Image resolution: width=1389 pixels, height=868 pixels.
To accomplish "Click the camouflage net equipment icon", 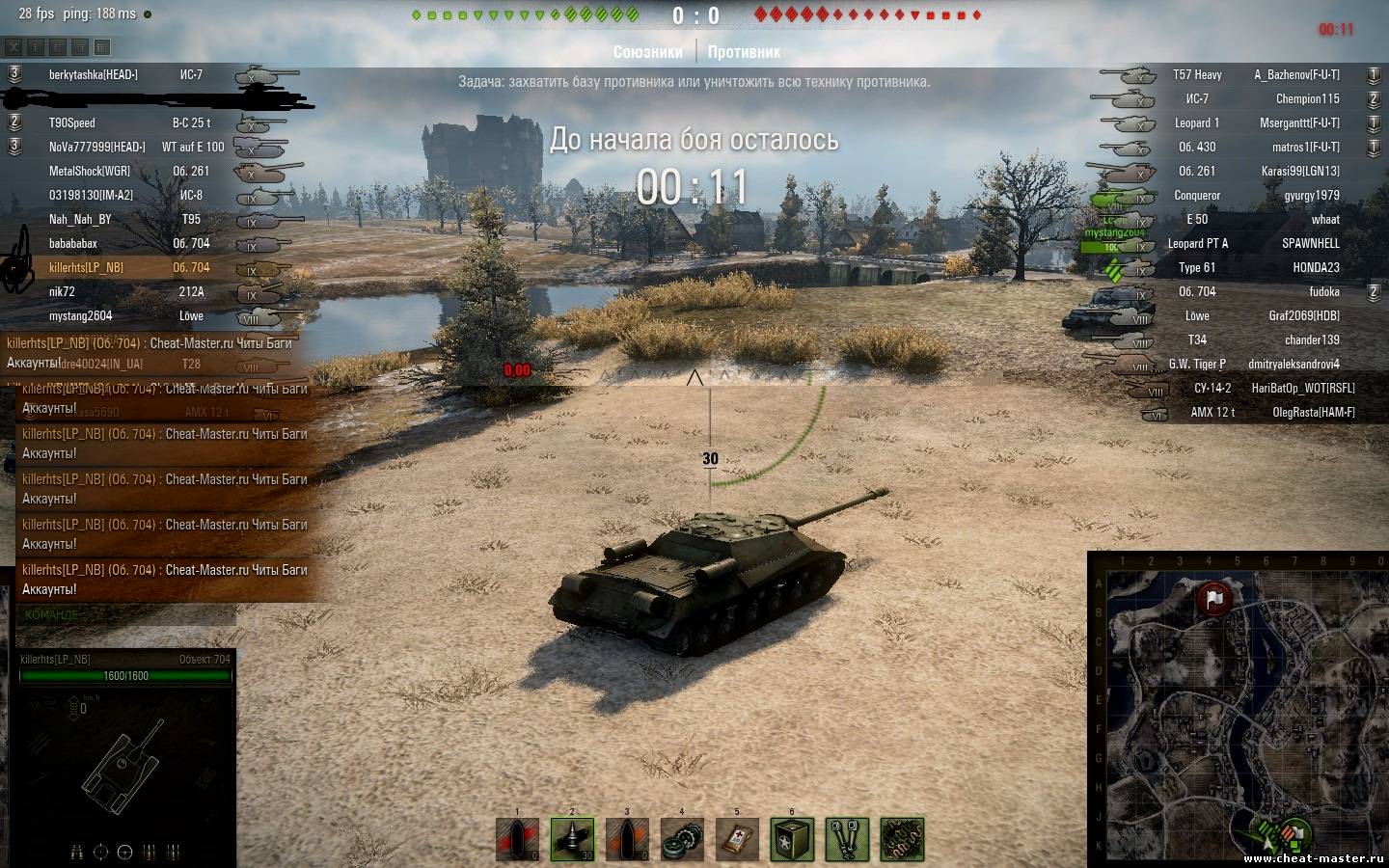I will point(902,839).
